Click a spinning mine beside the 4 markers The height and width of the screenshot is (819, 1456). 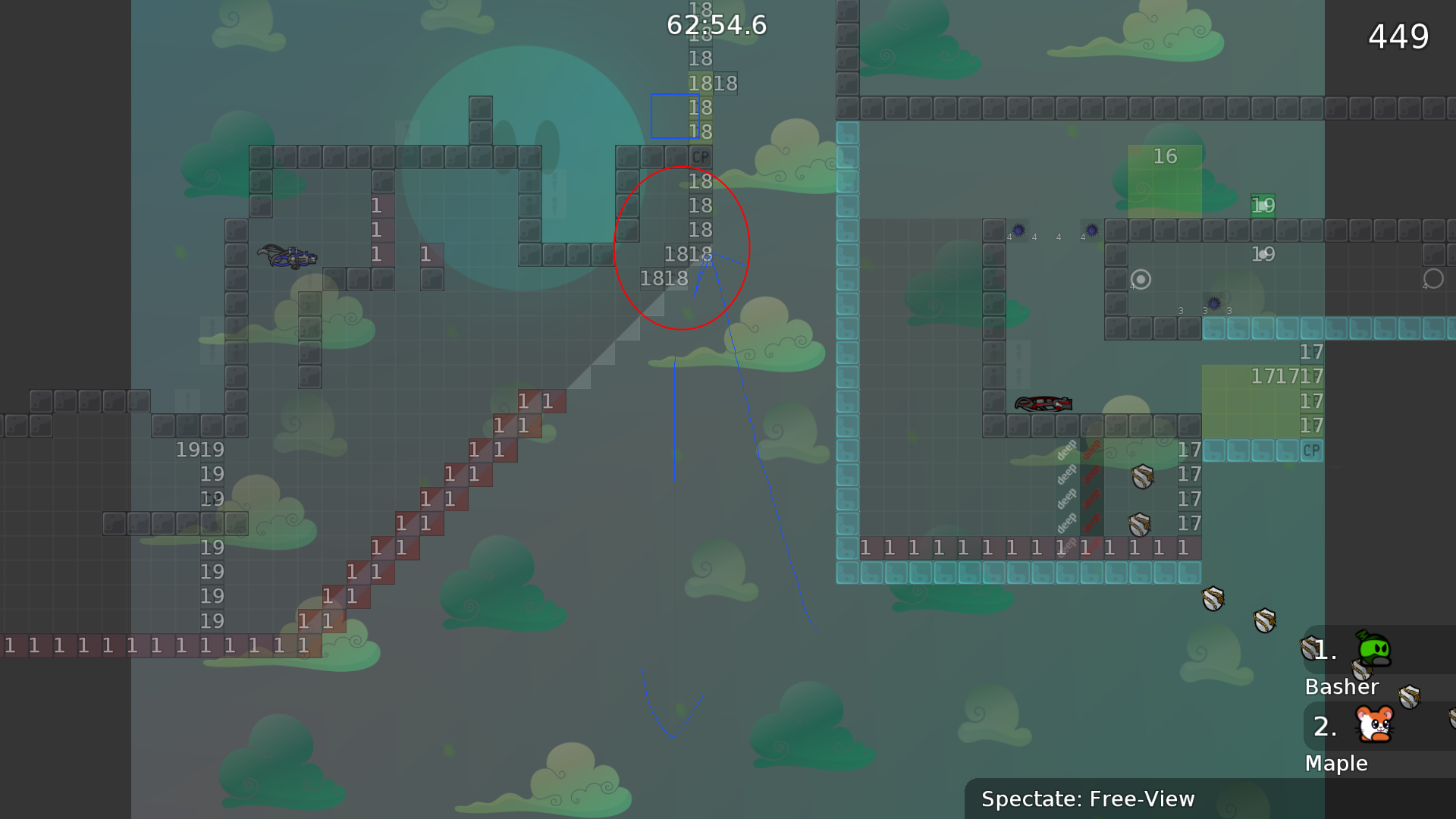[x=1018, y=228]
